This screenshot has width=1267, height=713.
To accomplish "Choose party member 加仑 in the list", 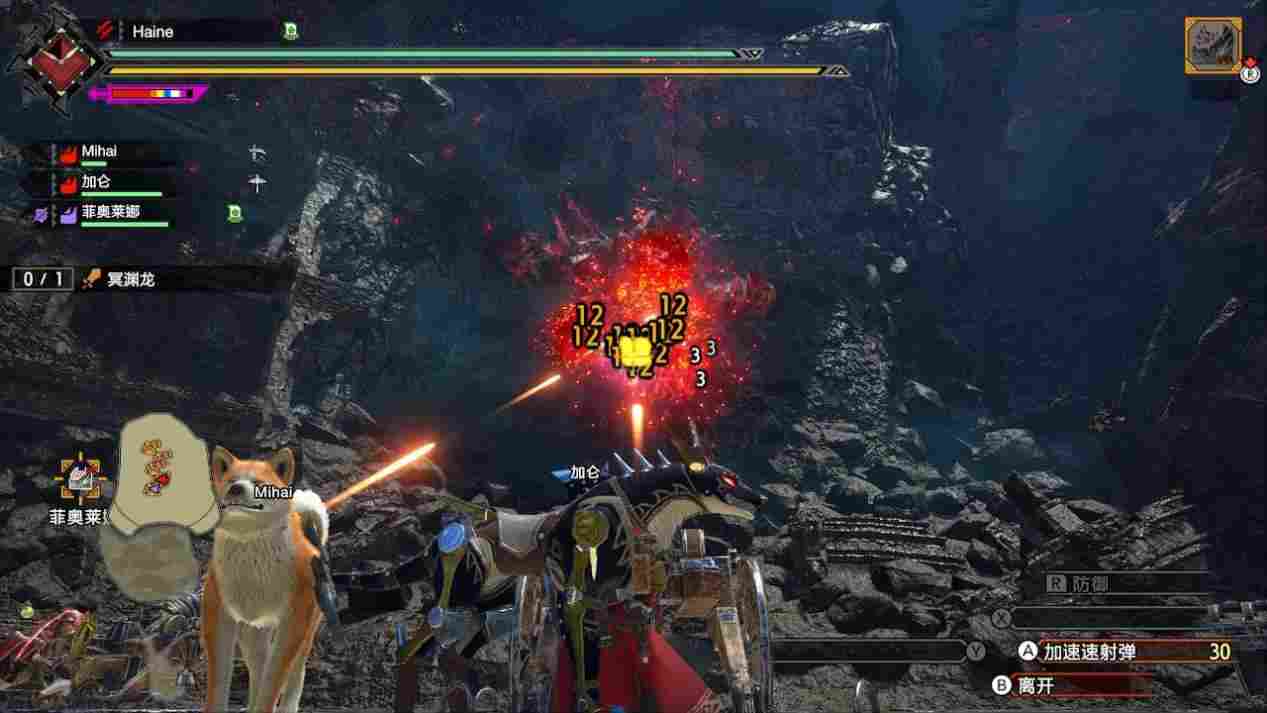I will click(x=95, y=183).
